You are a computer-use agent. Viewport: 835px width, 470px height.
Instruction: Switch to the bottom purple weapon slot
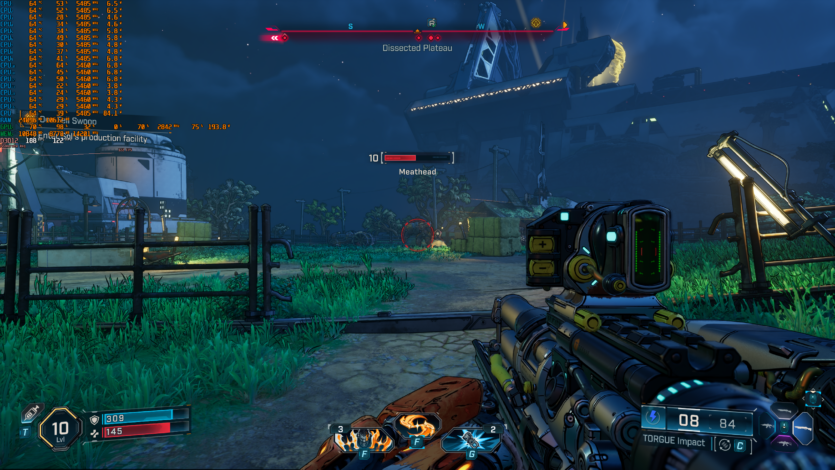[x=786, y=443]
